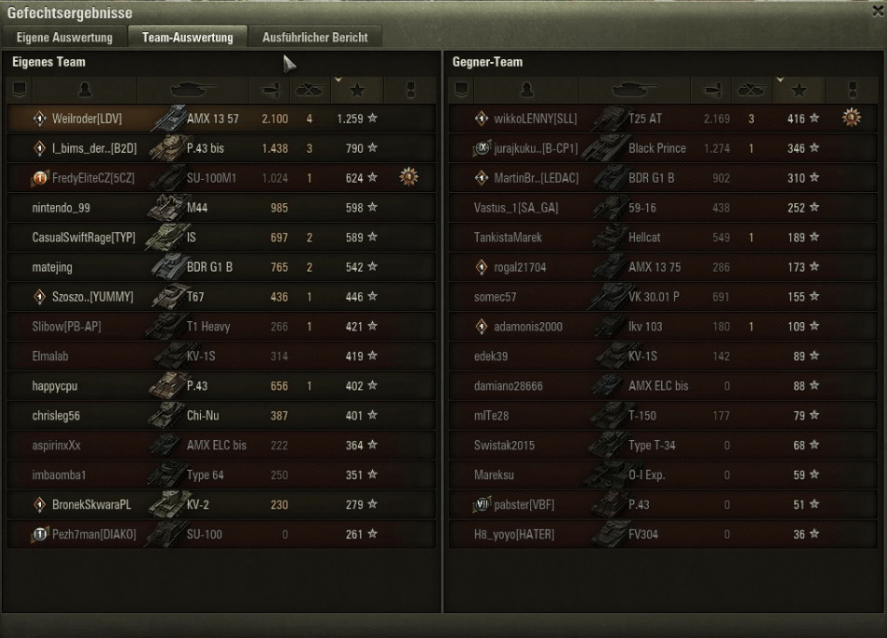This screenshot has height=638, width=887.
Task: Click CasualSwiftRage[TYP] player row
Action: [220, 238]
